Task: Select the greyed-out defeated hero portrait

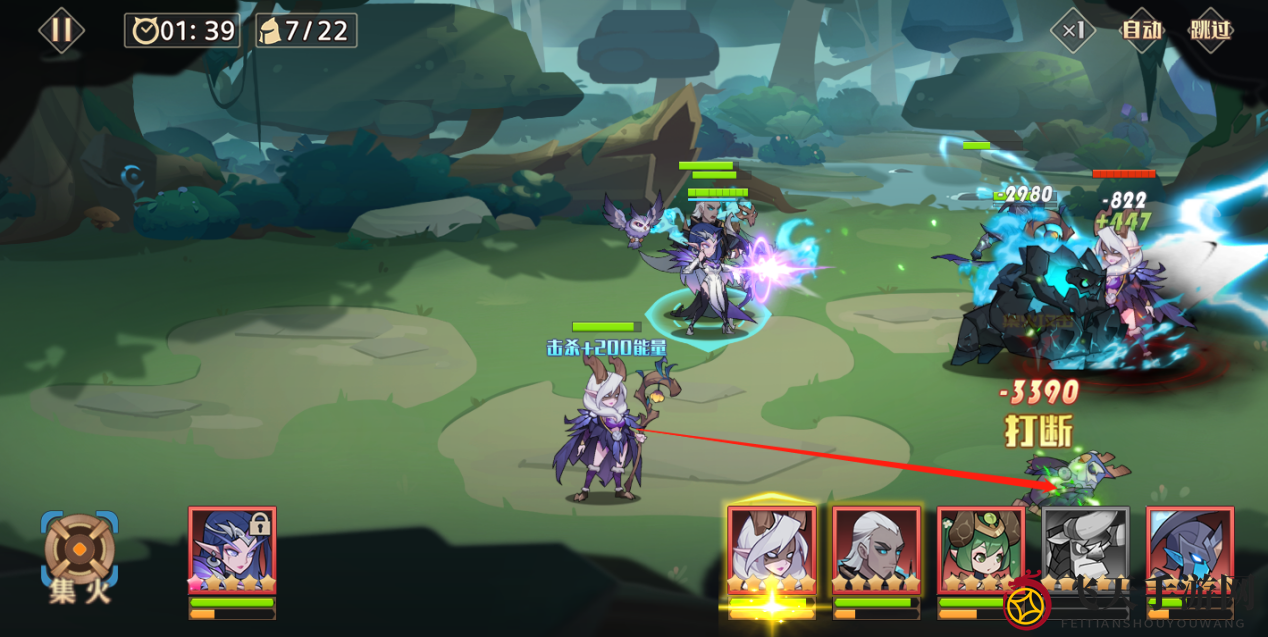Action: tap(1085, 550)
